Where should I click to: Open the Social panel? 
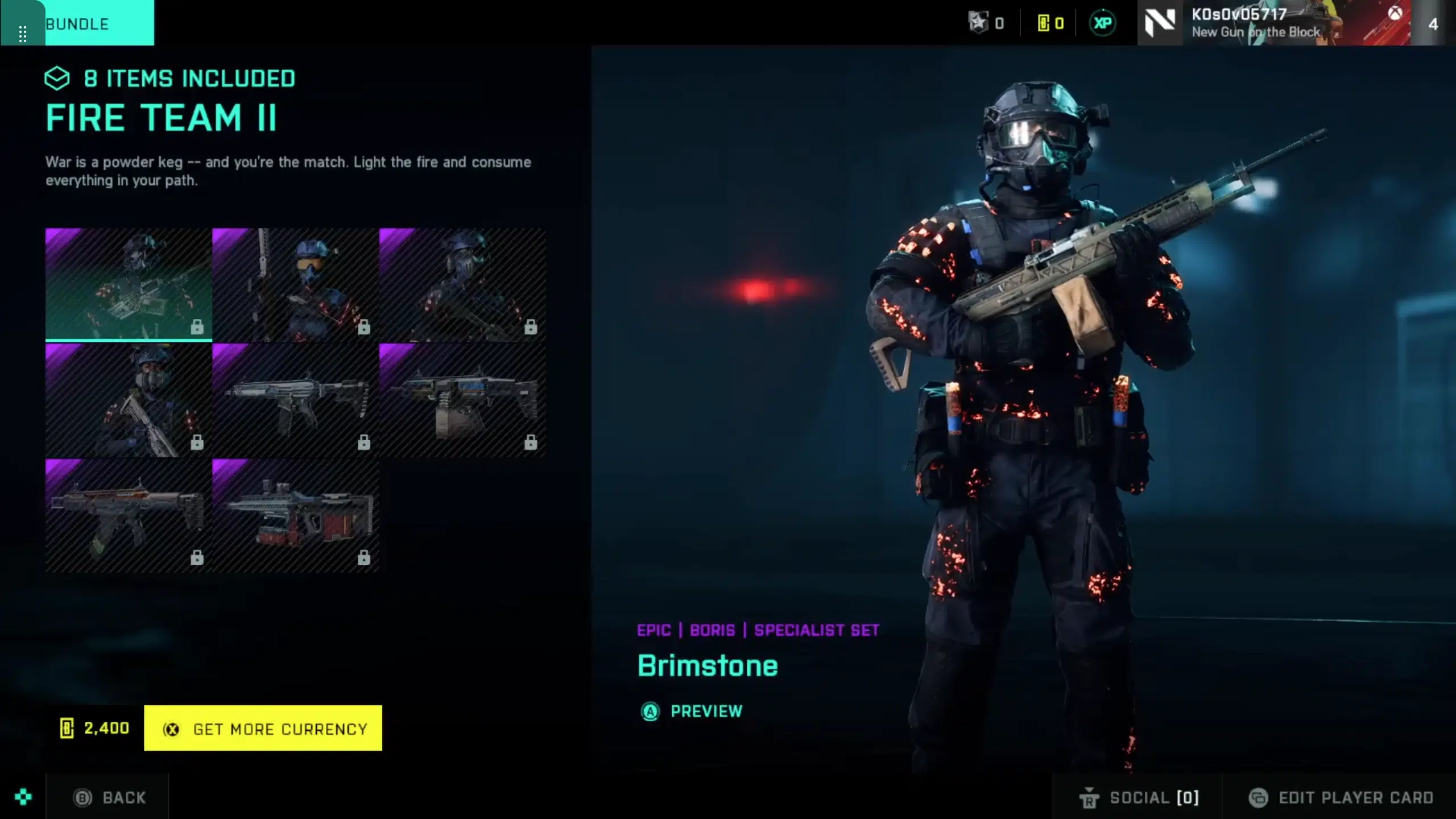point(1139,797)
